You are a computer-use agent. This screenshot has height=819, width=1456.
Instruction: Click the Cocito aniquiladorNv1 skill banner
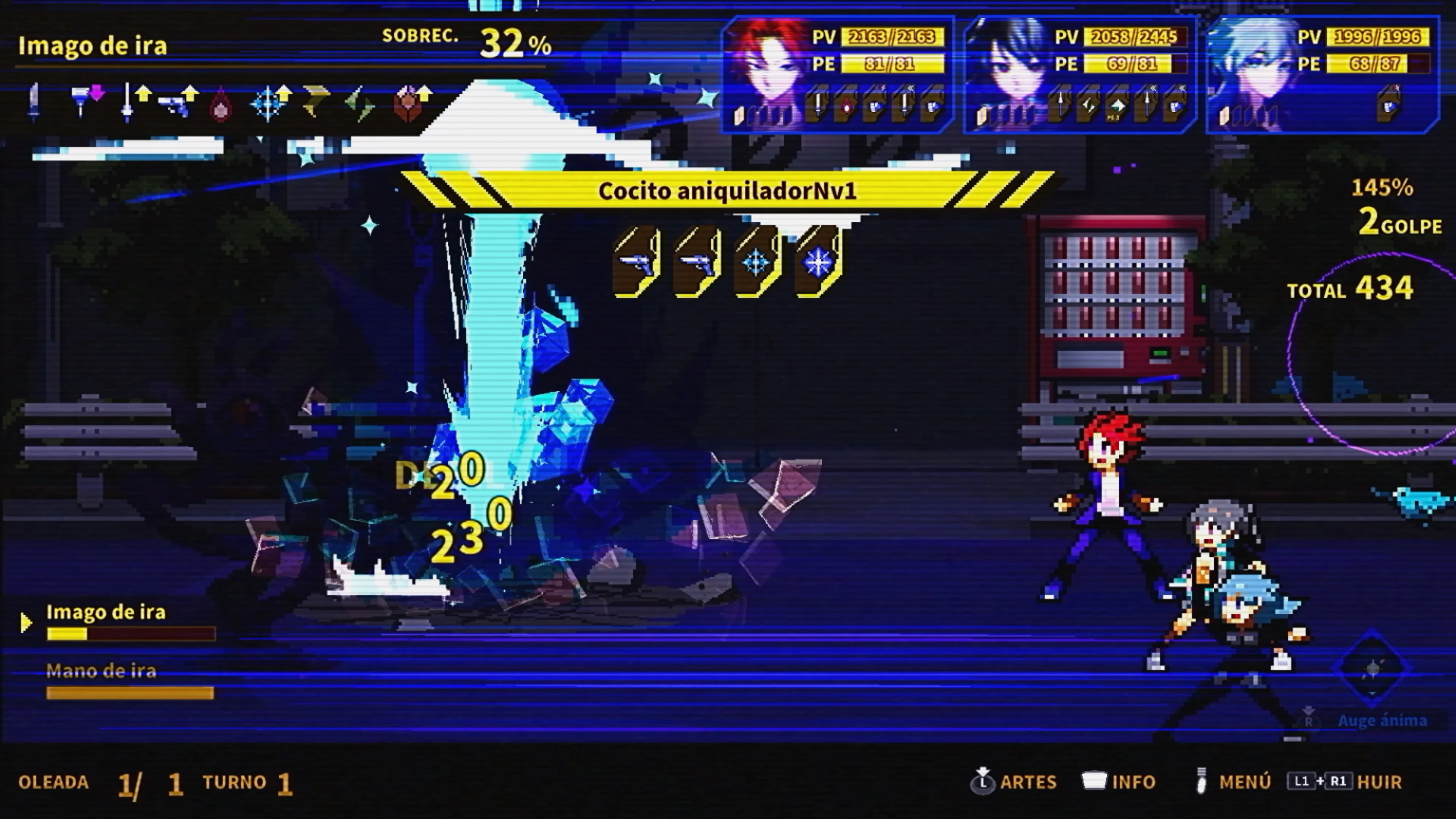tap(728, 191)
